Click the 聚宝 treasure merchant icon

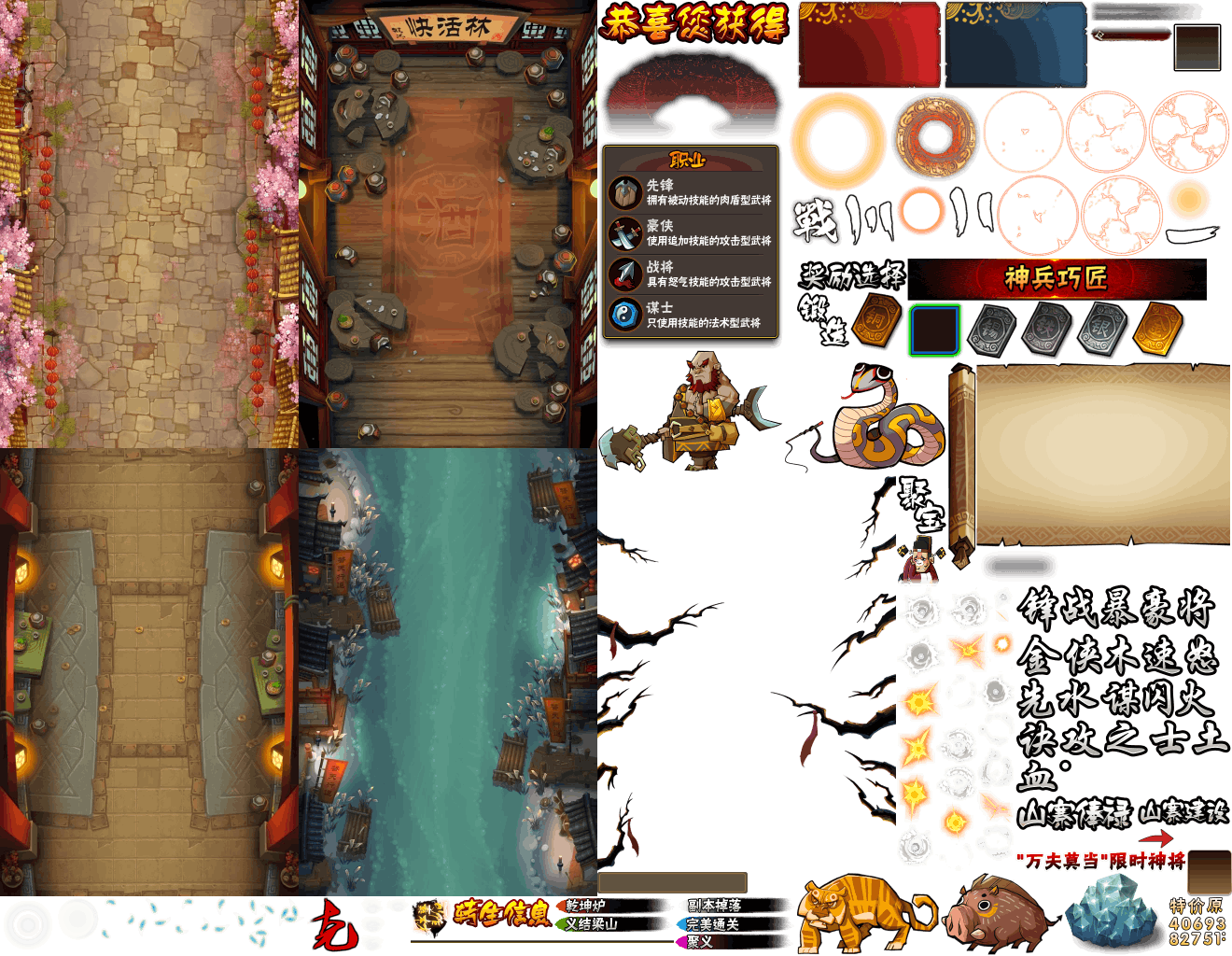tap(922, 532)
